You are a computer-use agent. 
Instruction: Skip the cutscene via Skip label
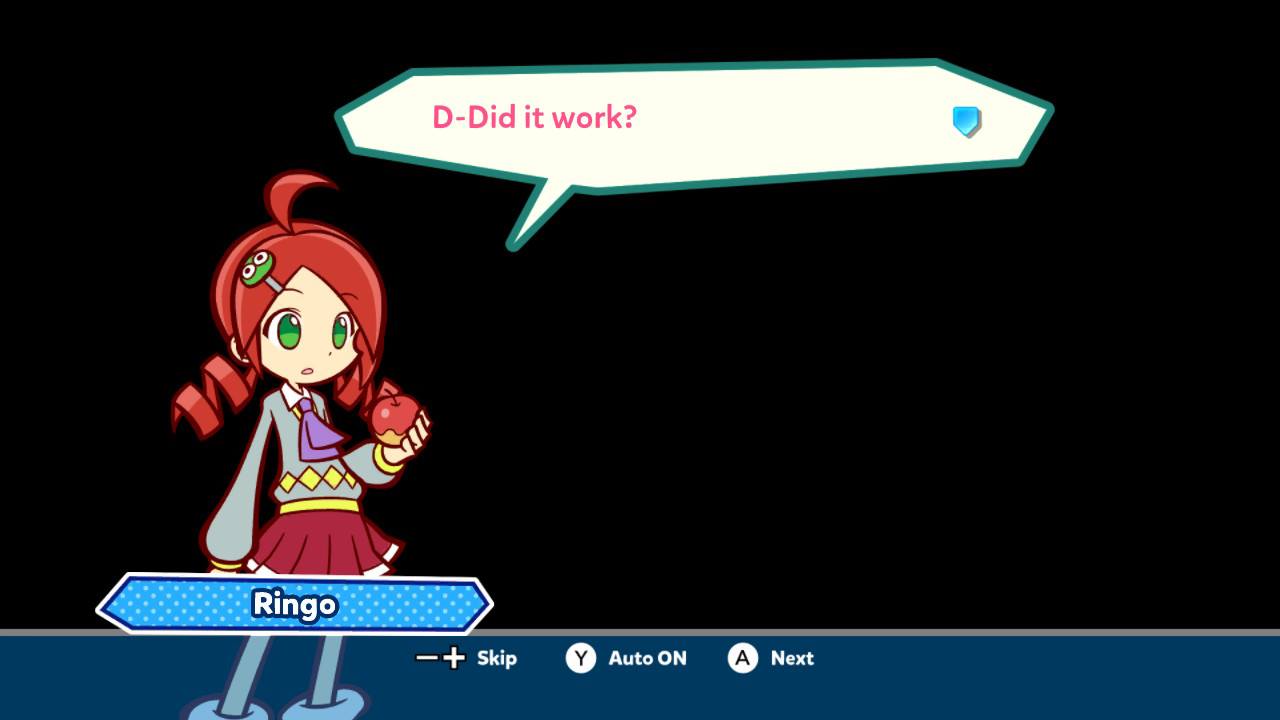click(x=496, y=658)
